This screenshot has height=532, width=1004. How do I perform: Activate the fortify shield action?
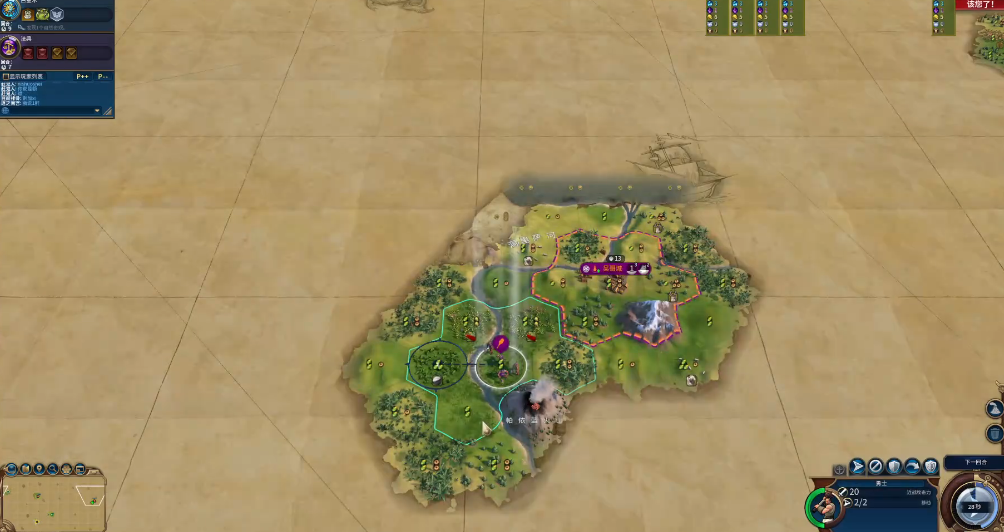point(894,466)
